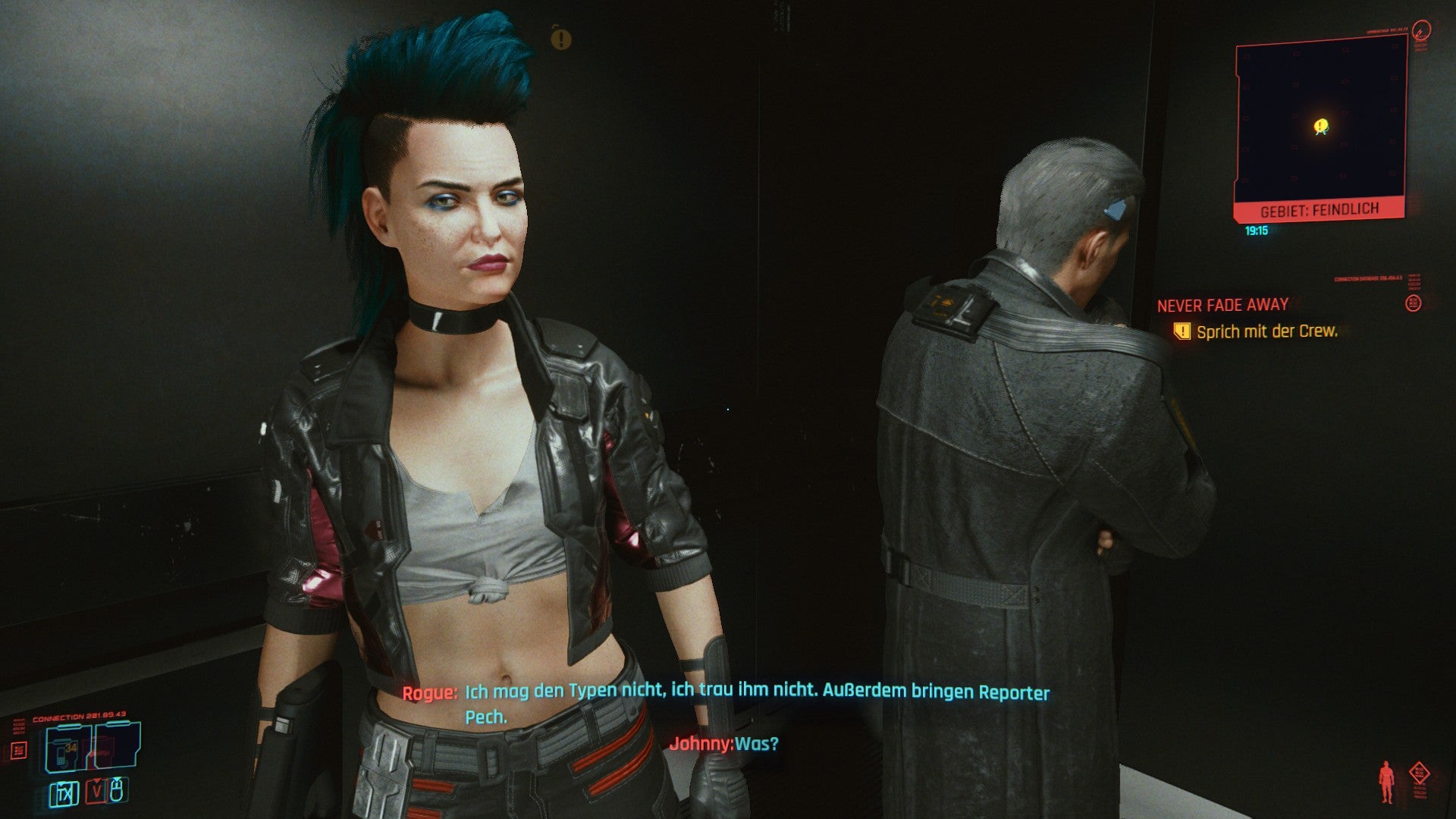Toggle the yellow objective marker beside Sprich mit der Crew
The width and height of the screenshot is (1456, 819).
pyautogui.click(x=1182, y=331)
